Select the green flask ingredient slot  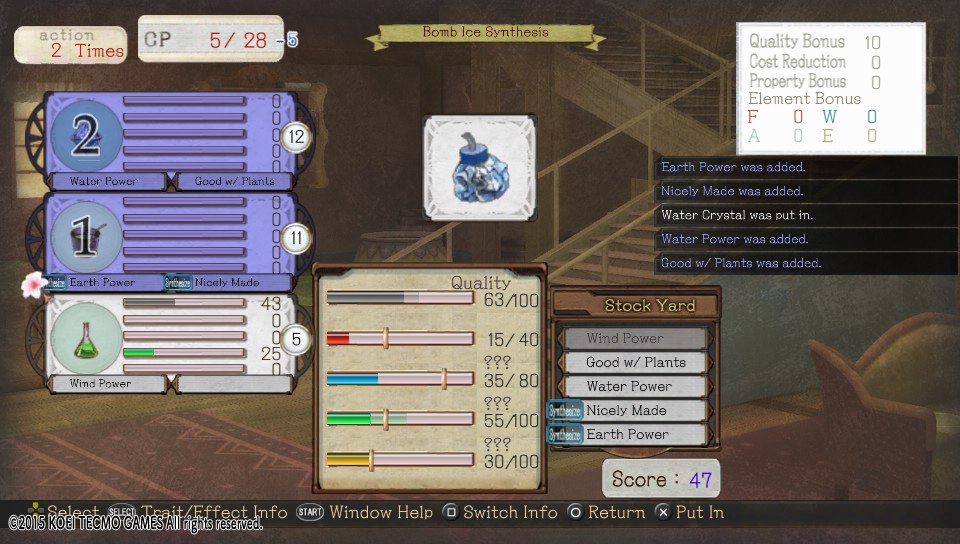tap(86, 337)
